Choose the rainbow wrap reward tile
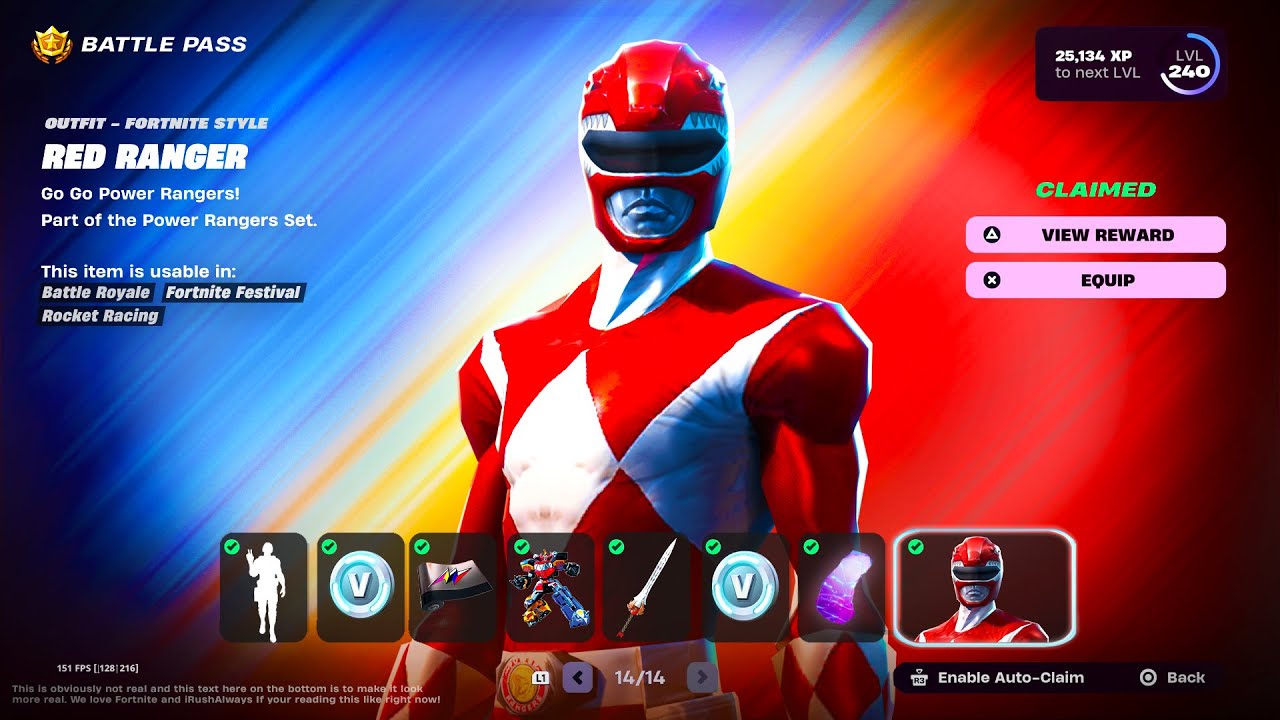This screenshot has height=720, width=1280. pos(453,587)
